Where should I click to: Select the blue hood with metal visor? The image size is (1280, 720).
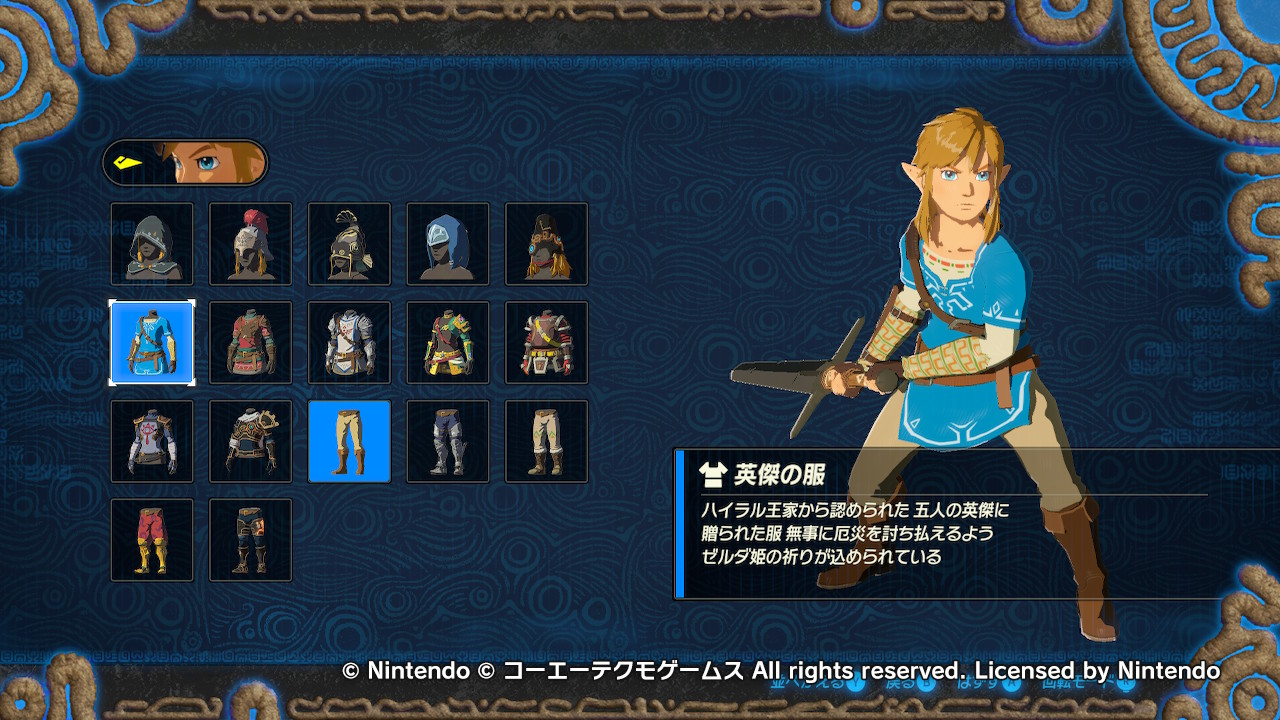point(448,244)
